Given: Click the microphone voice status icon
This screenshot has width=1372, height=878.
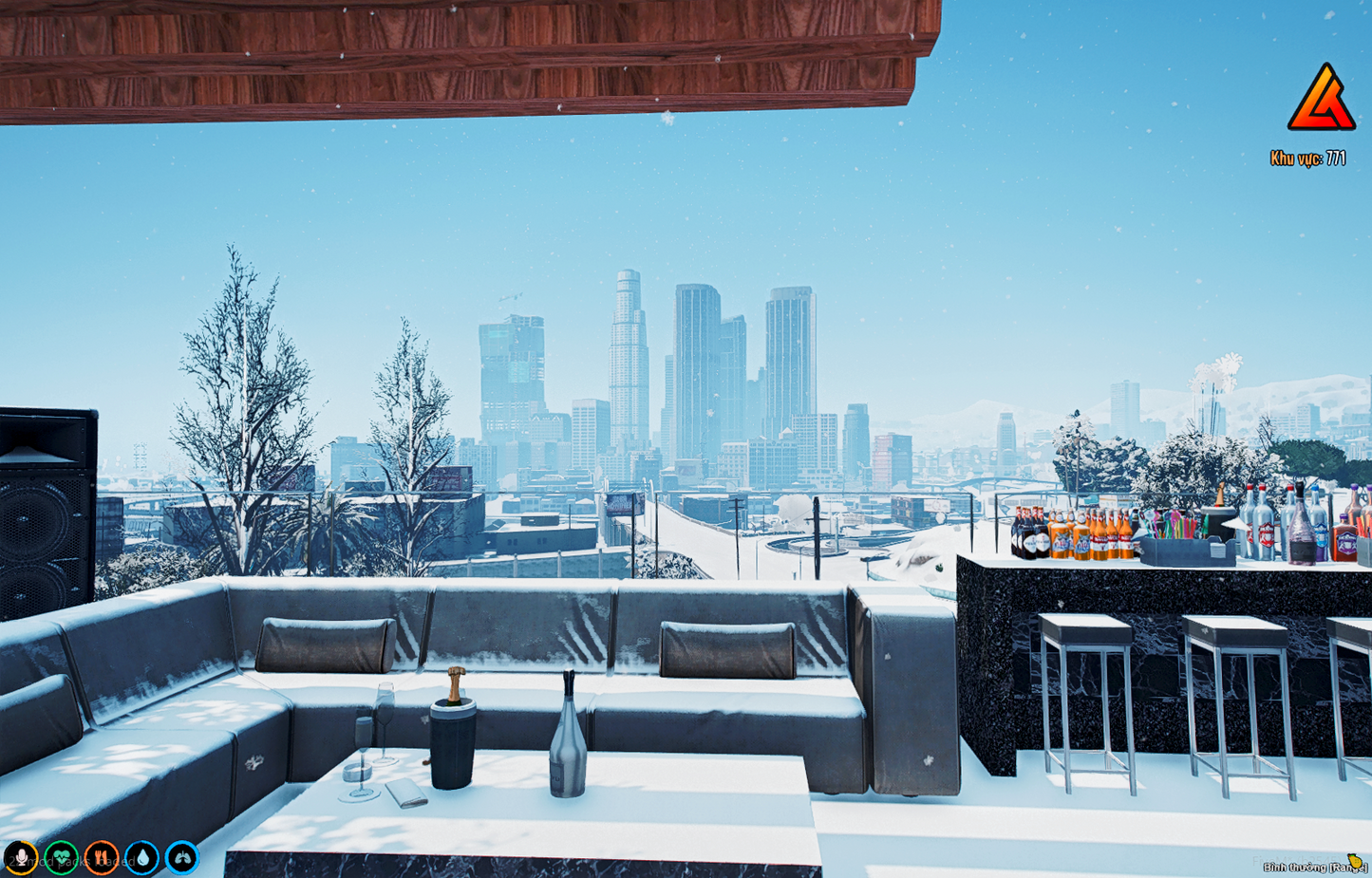Looking at the screenshot, I should click(x=21, y=858).
